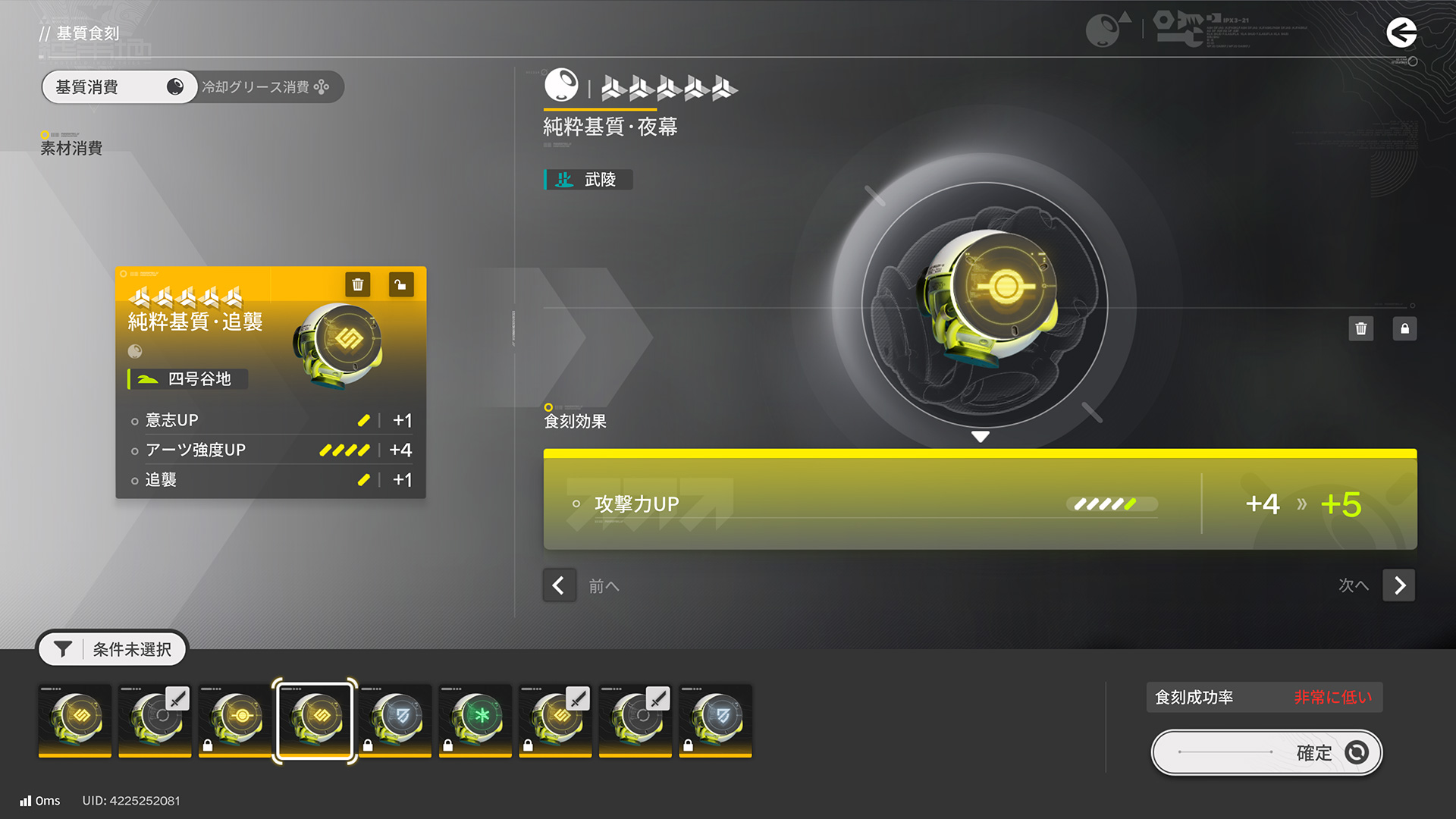Toggle the lock on the 純粋基質·追襲 card
This screenshot has height=819, width=1456.
pos(400,284)
